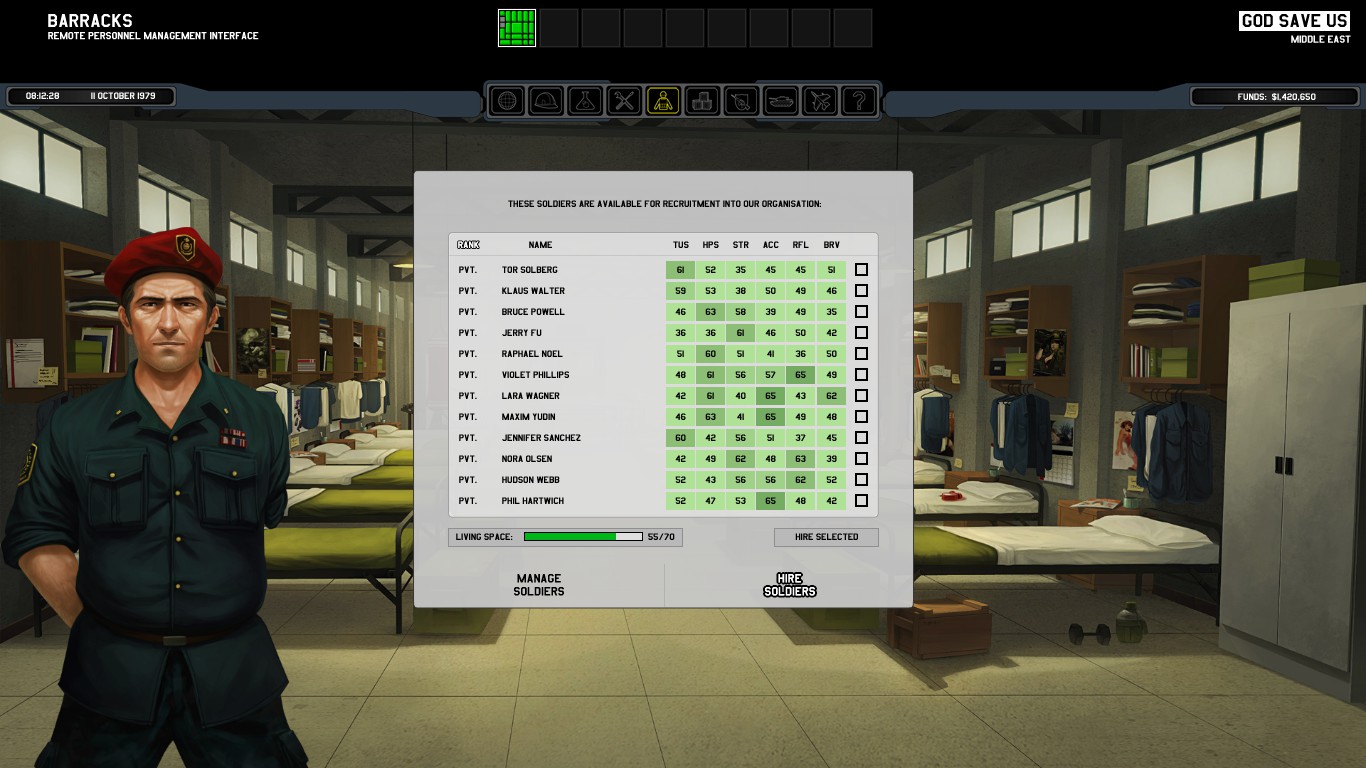This screenshot has height=768, width=1366.
Task: Open the Geoscape globe view
Action: [x=507, y=101]
